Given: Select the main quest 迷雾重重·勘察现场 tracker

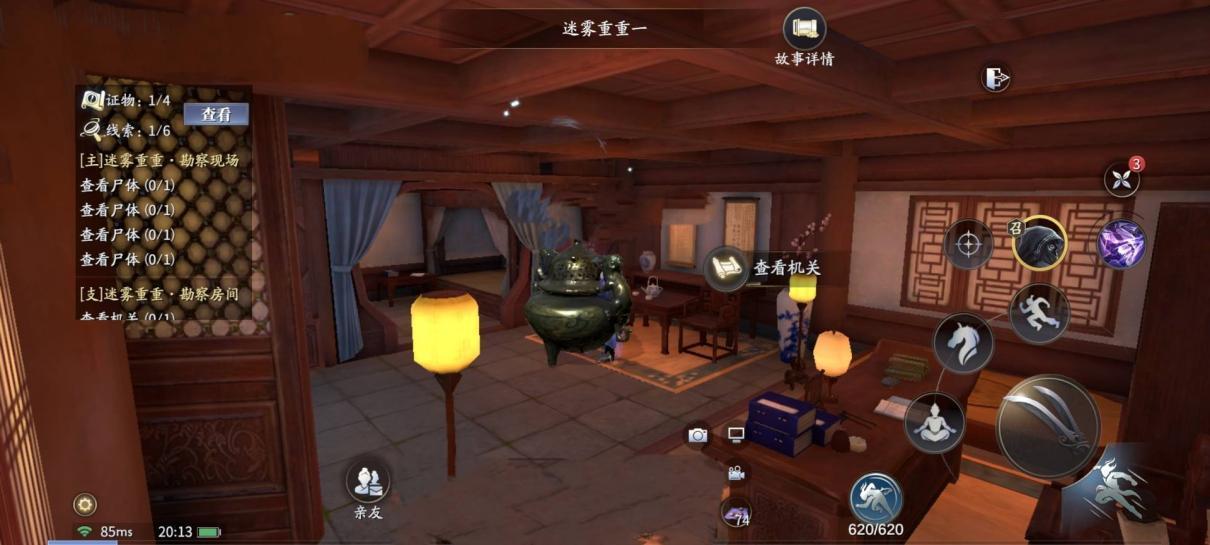Looking at the screenshot, I should click(x=159, y=160).
